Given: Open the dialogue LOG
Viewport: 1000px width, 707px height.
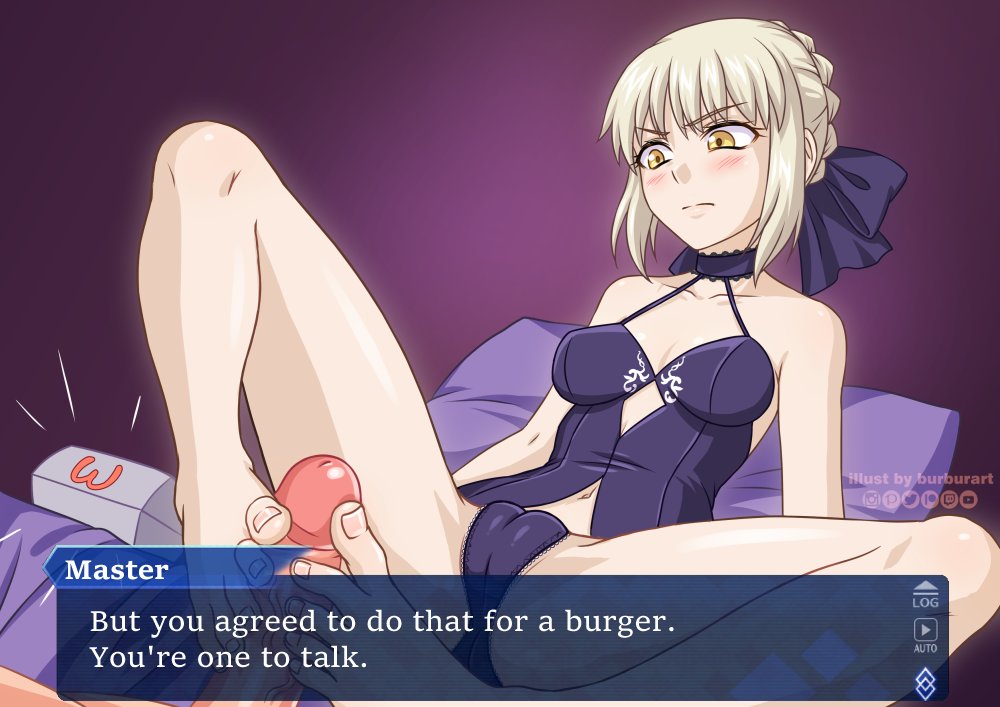Looking at the screenshot, I should pos(926,595).
